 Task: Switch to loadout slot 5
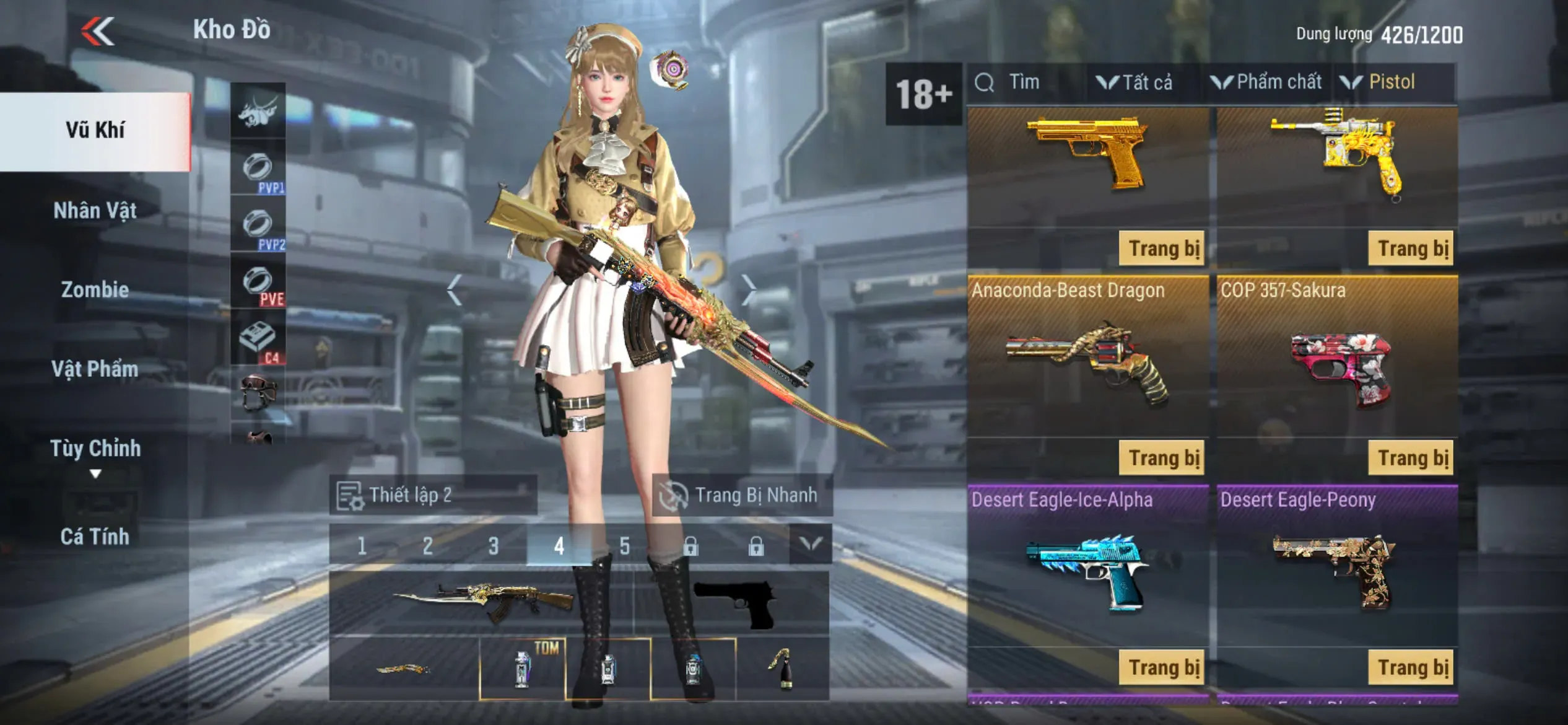[x=624, y=546]
